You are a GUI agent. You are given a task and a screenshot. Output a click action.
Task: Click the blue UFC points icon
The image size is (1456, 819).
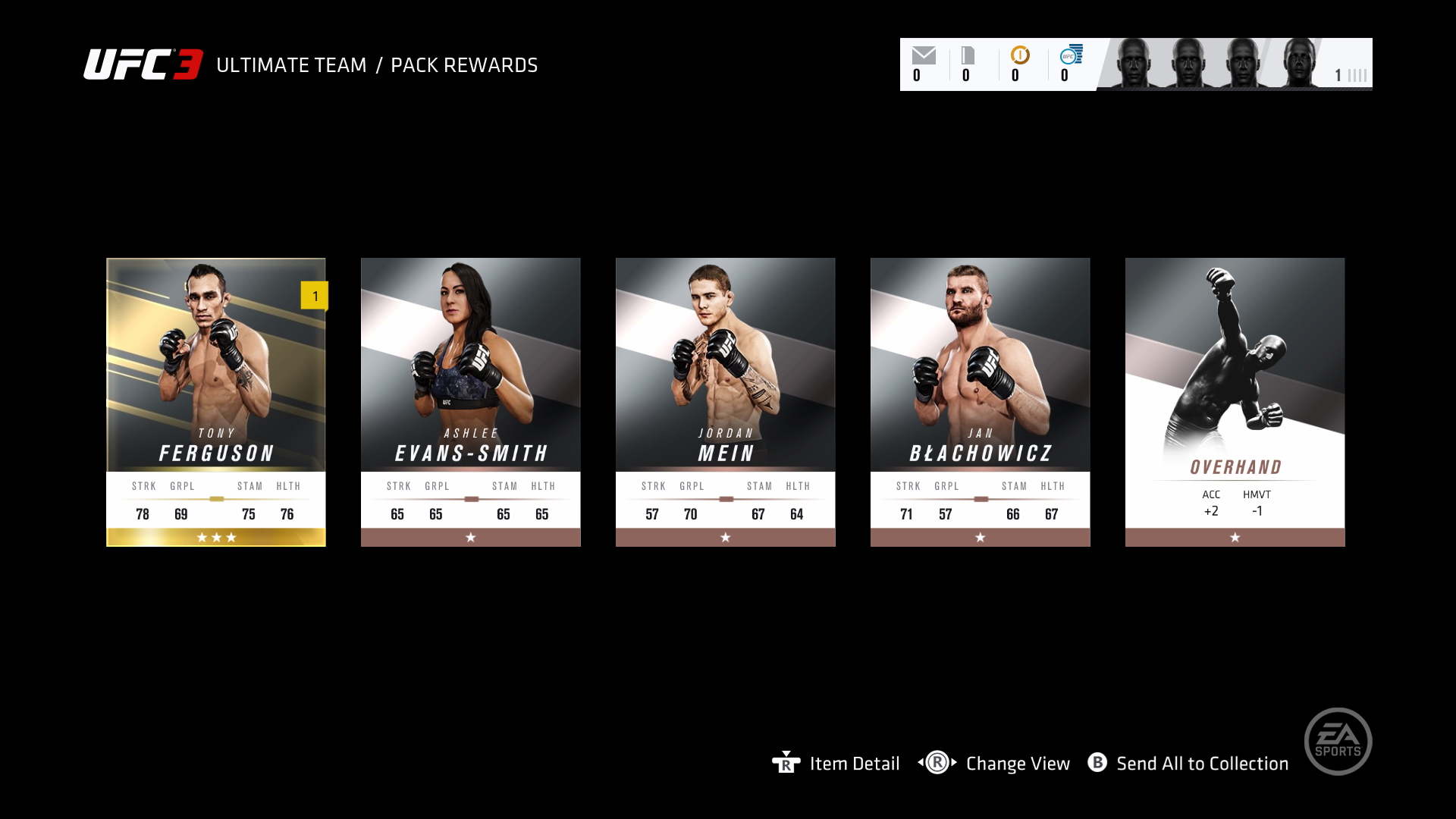tap(1071, 55)
